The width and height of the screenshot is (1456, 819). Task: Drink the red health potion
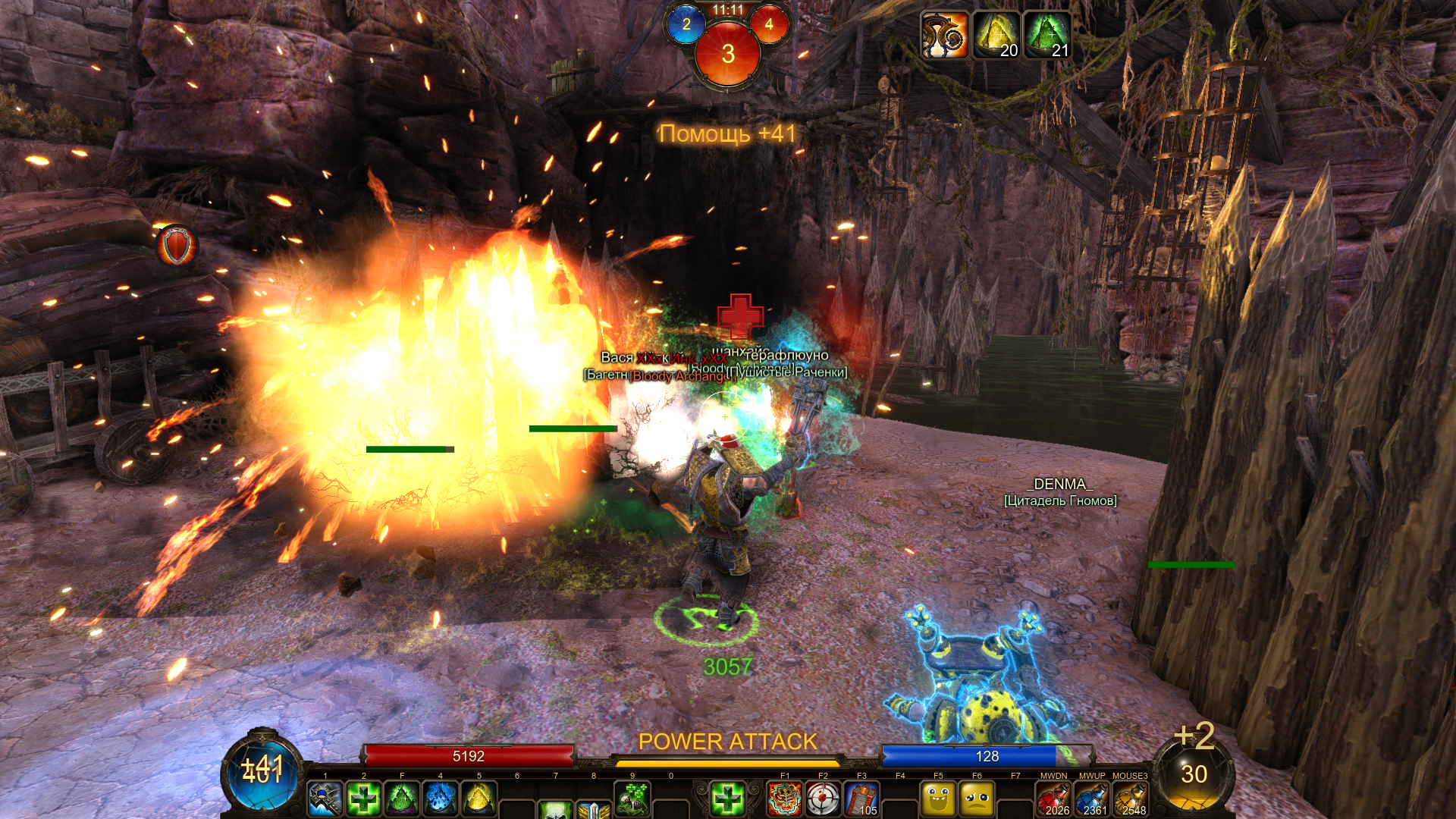point(1053,799)
